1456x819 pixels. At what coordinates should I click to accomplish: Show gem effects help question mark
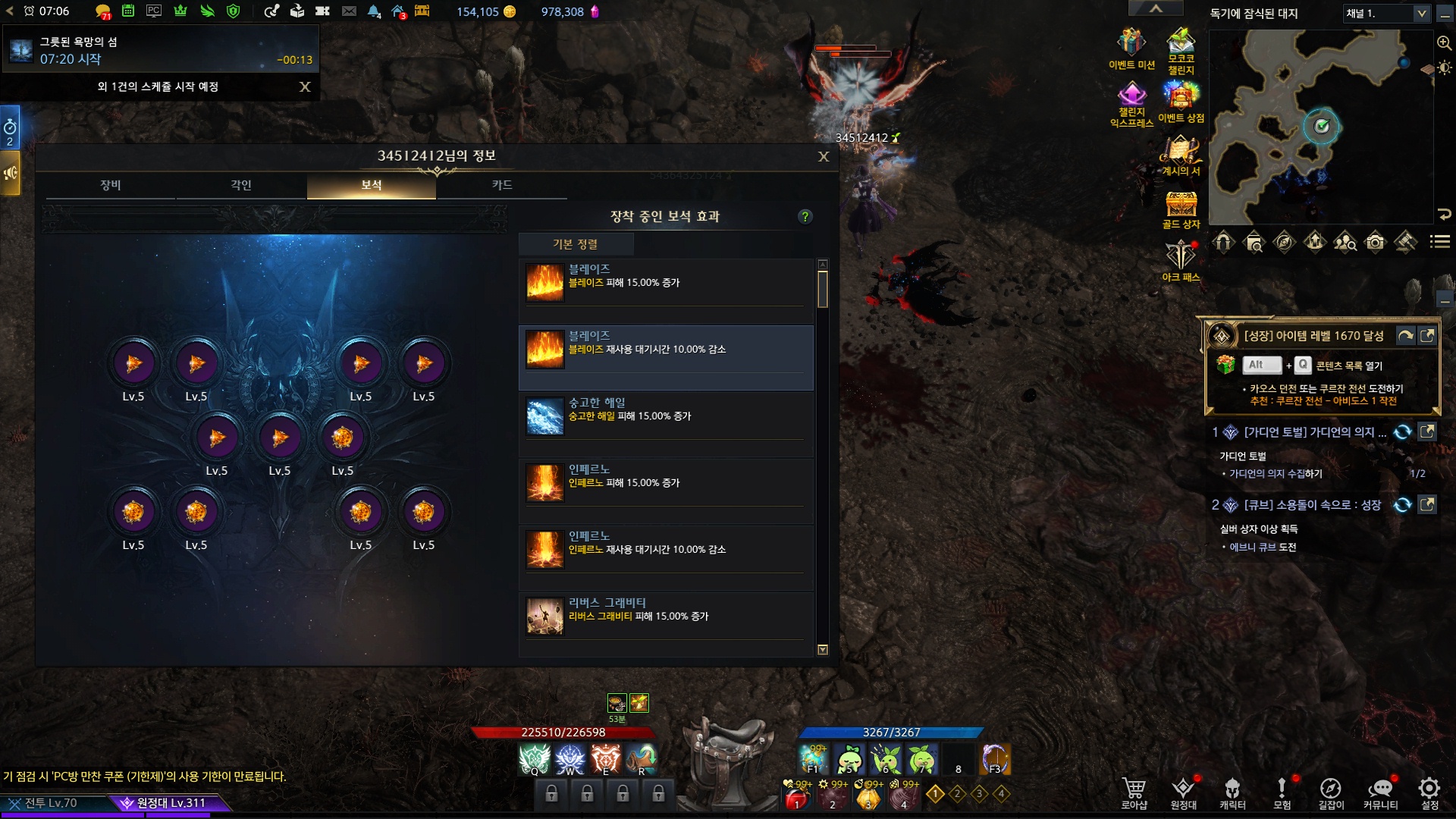pyautogui.click(x=805, y=217)
